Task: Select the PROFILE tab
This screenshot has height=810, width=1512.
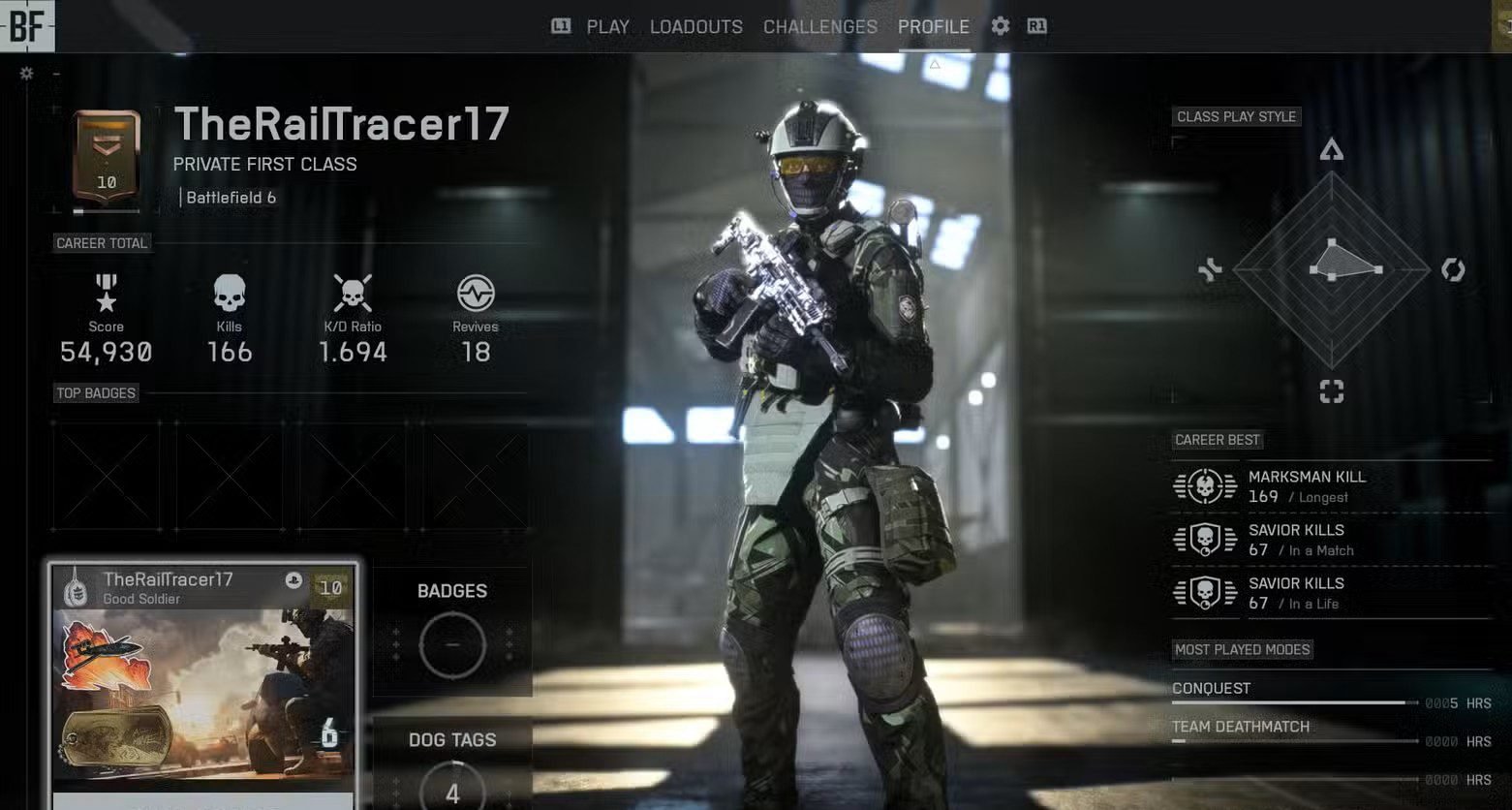Action: click(933, 27)
